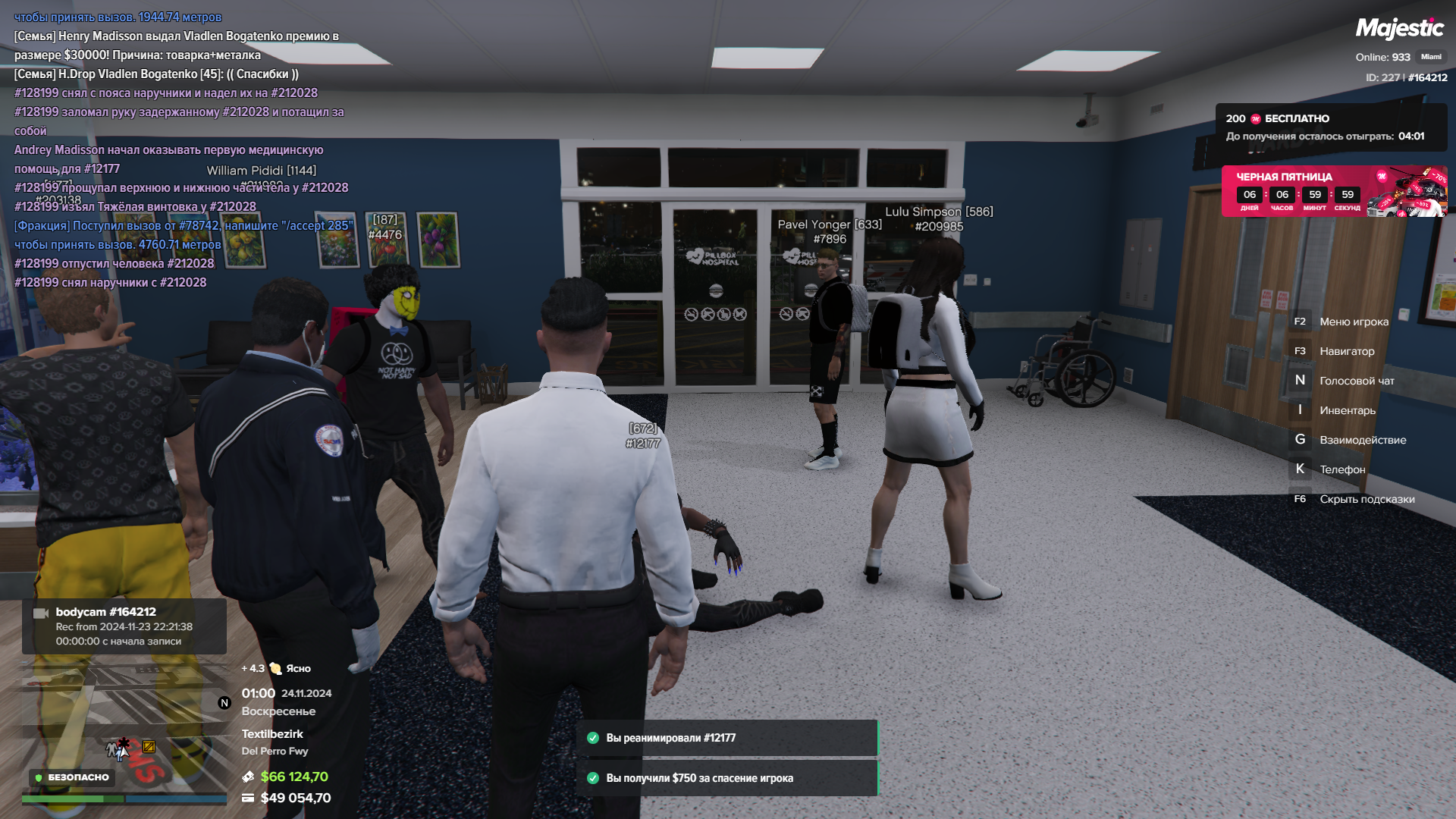Click the Miami server badge
Image resolution: width=1456 pixels, height=819 pixels.
click(1431, 57)
